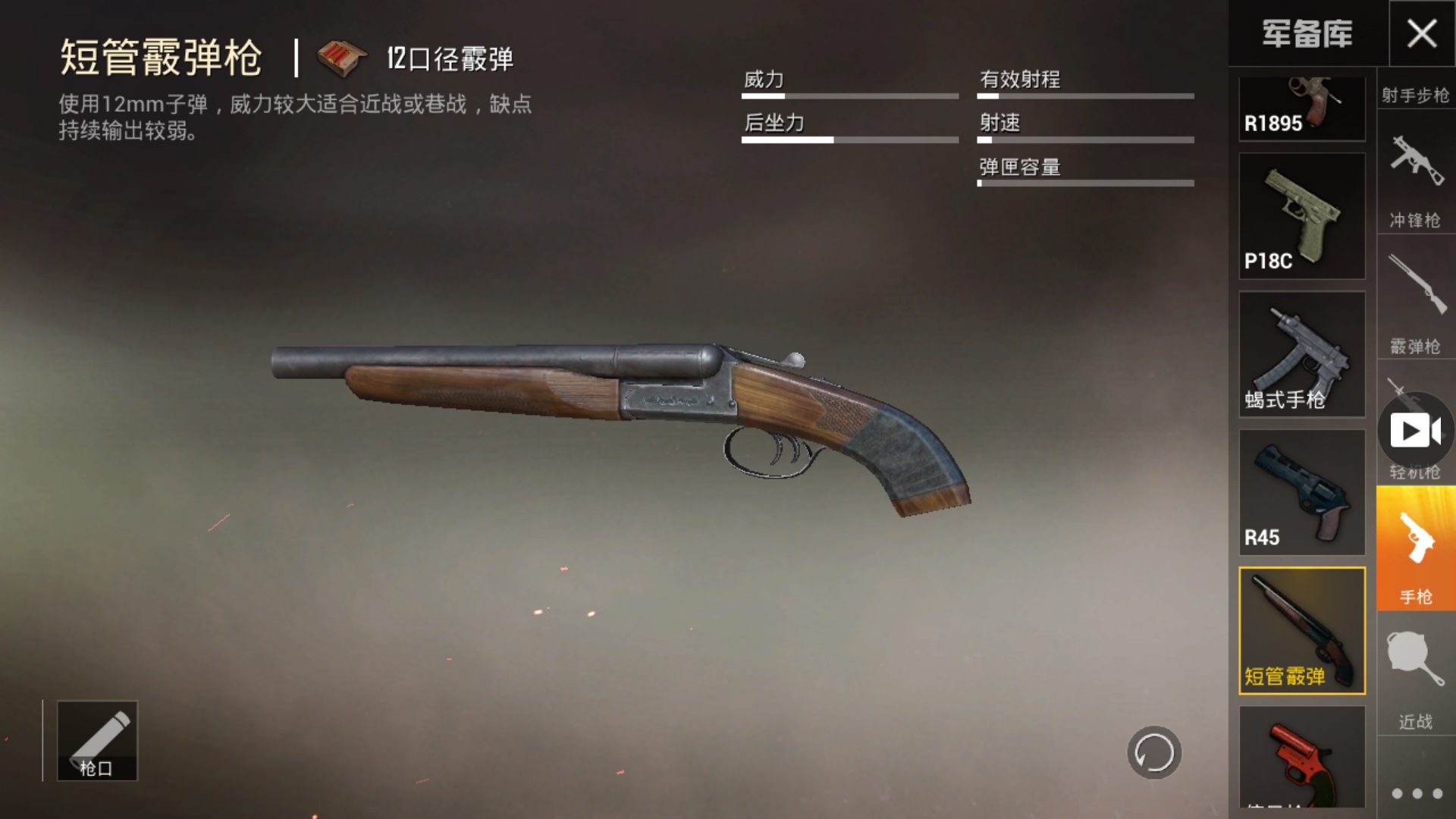
Task: Show the 霰弹枪 shotgun category
Action: click(x=1415, y=303)
